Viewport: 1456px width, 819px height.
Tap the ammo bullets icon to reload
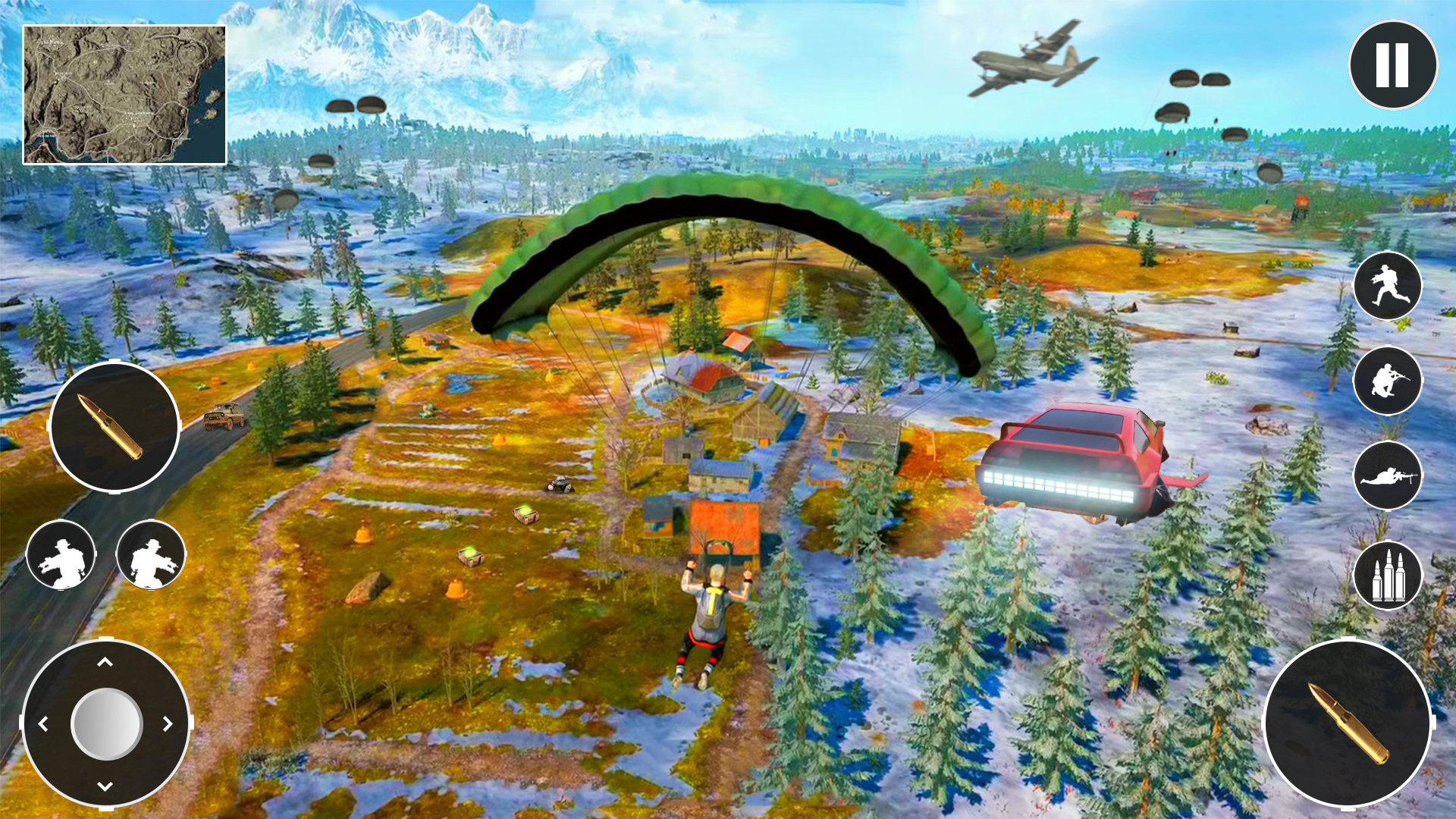(x=1388, y=576)
